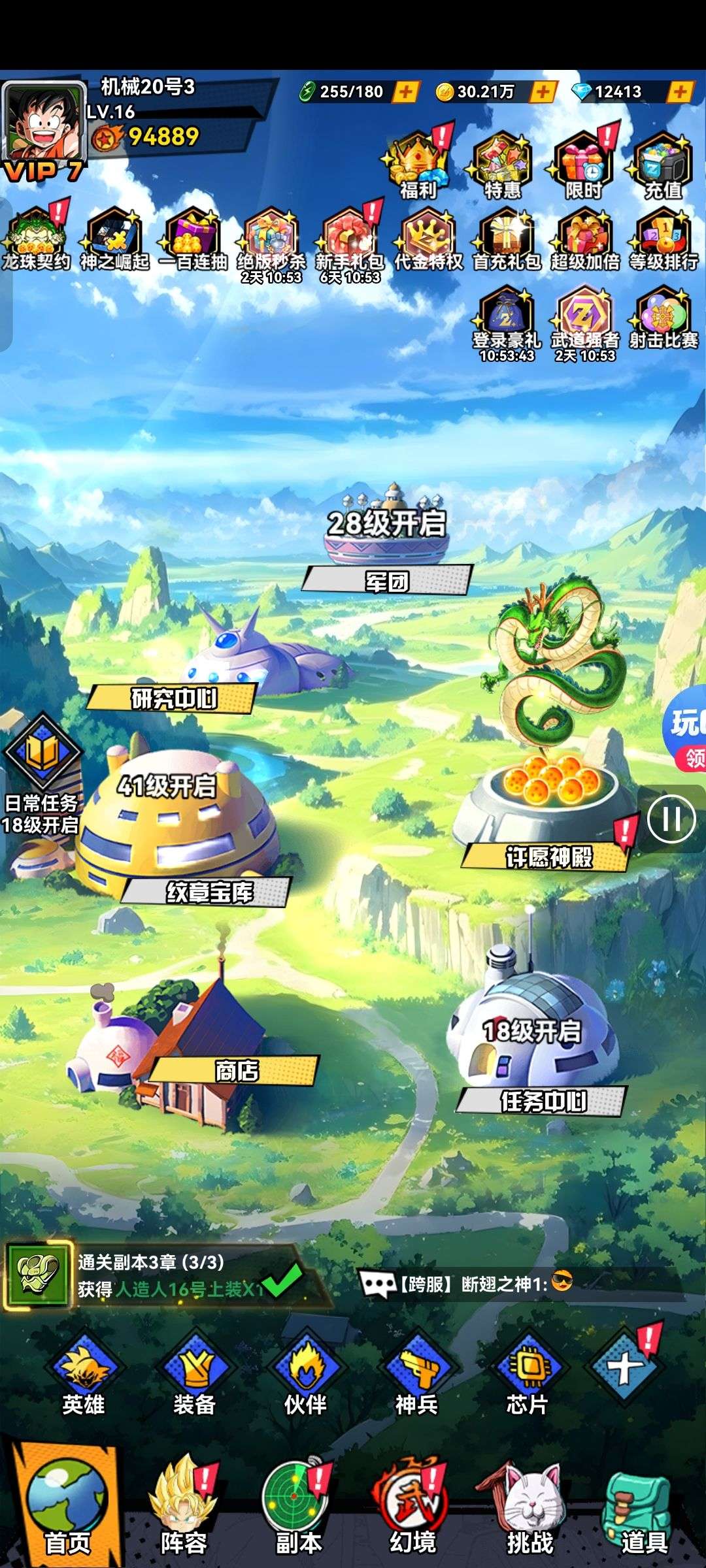Enter the 许愿神殿 wishing temple
The height and width of the screenshot is (1568, 706).
click(x=548, y=856)
